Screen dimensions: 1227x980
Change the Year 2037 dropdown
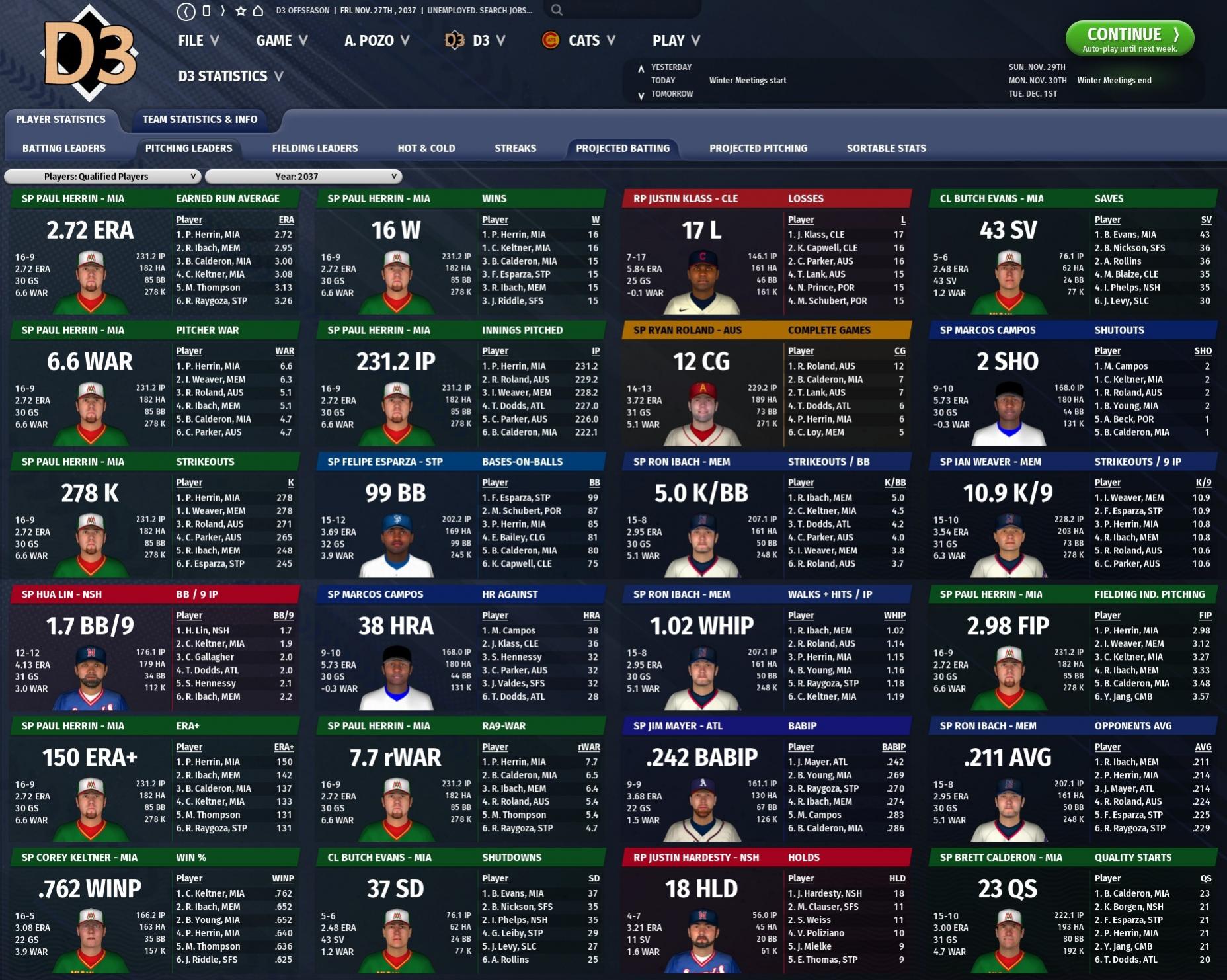click(x=303, y=177)
